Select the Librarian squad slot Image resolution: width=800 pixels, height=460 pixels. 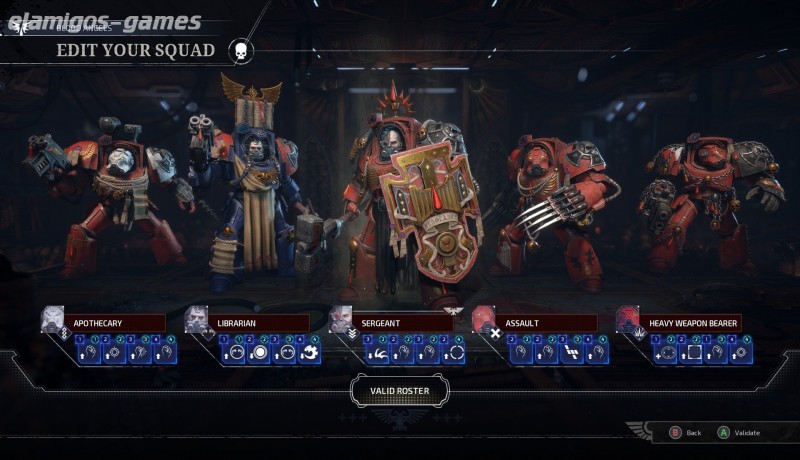260,323
